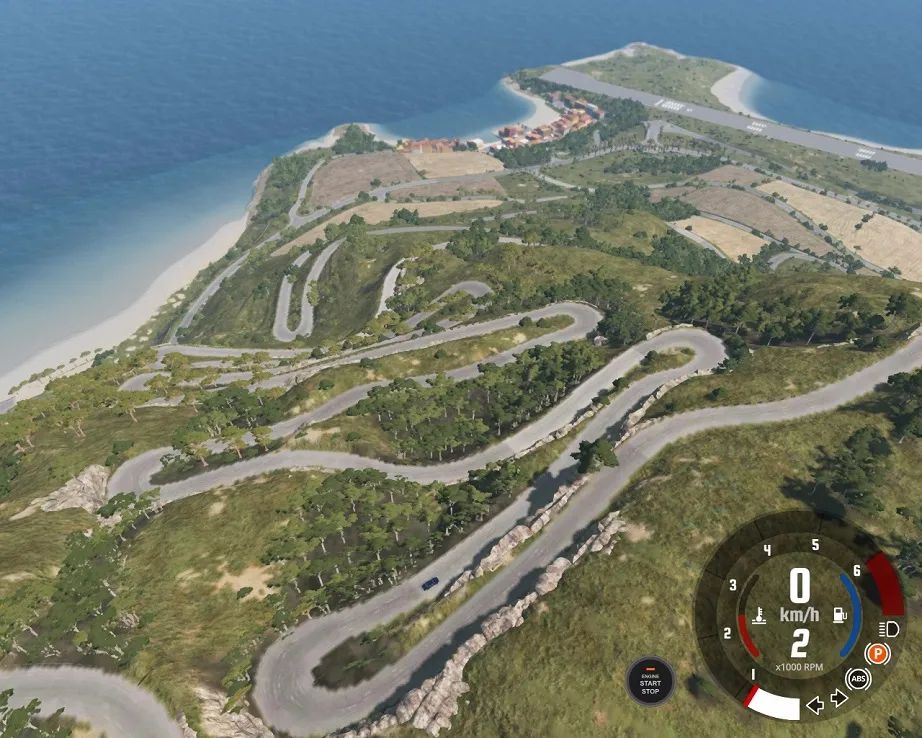The height and width of the screenshot is (738, 922).
Task: Activate the left turn signal arrow
Action: tap(815, 705)
